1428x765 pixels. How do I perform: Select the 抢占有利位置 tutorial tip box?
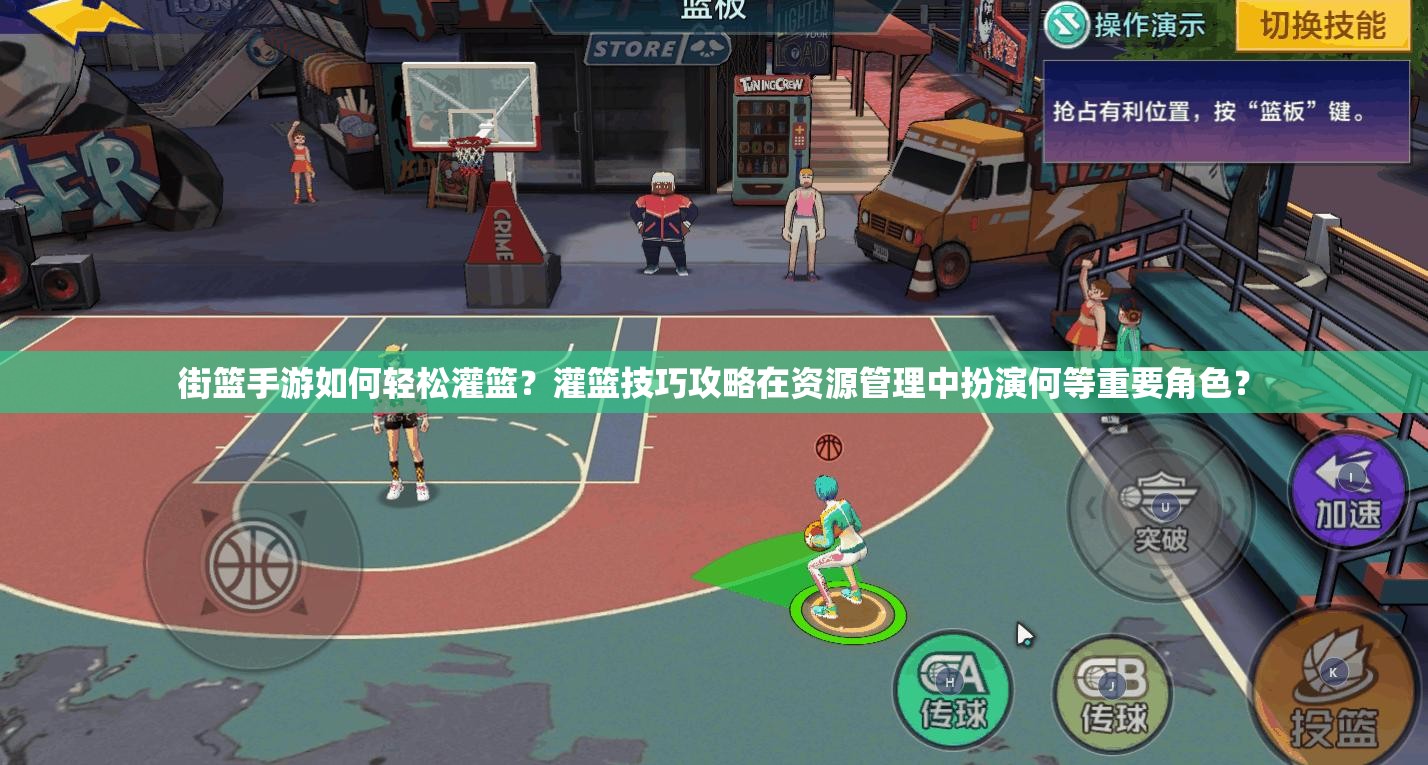click(x=1225, y=113)
